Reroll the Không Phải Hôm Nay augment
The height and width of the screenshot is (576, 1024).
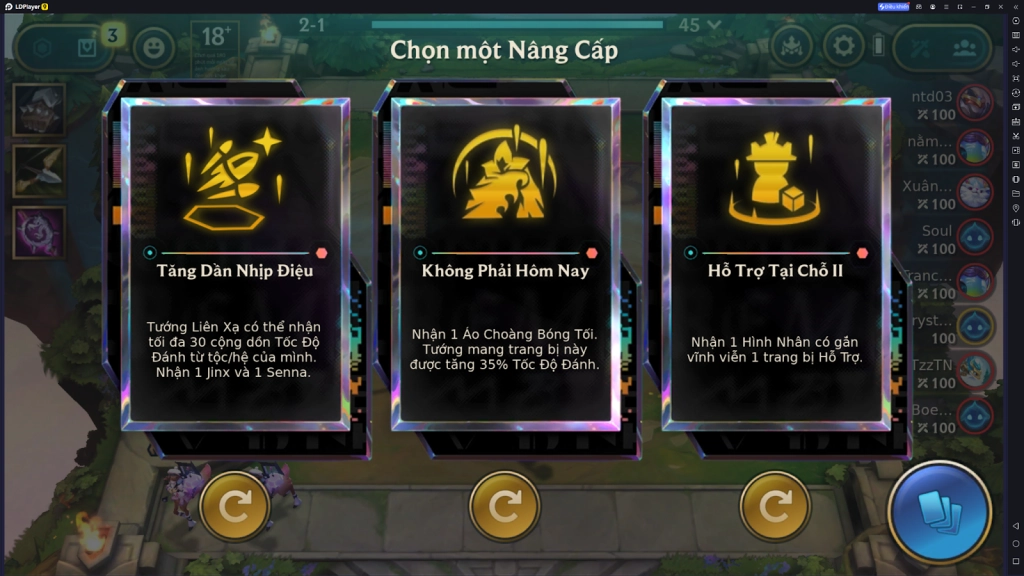click(505, 507)
